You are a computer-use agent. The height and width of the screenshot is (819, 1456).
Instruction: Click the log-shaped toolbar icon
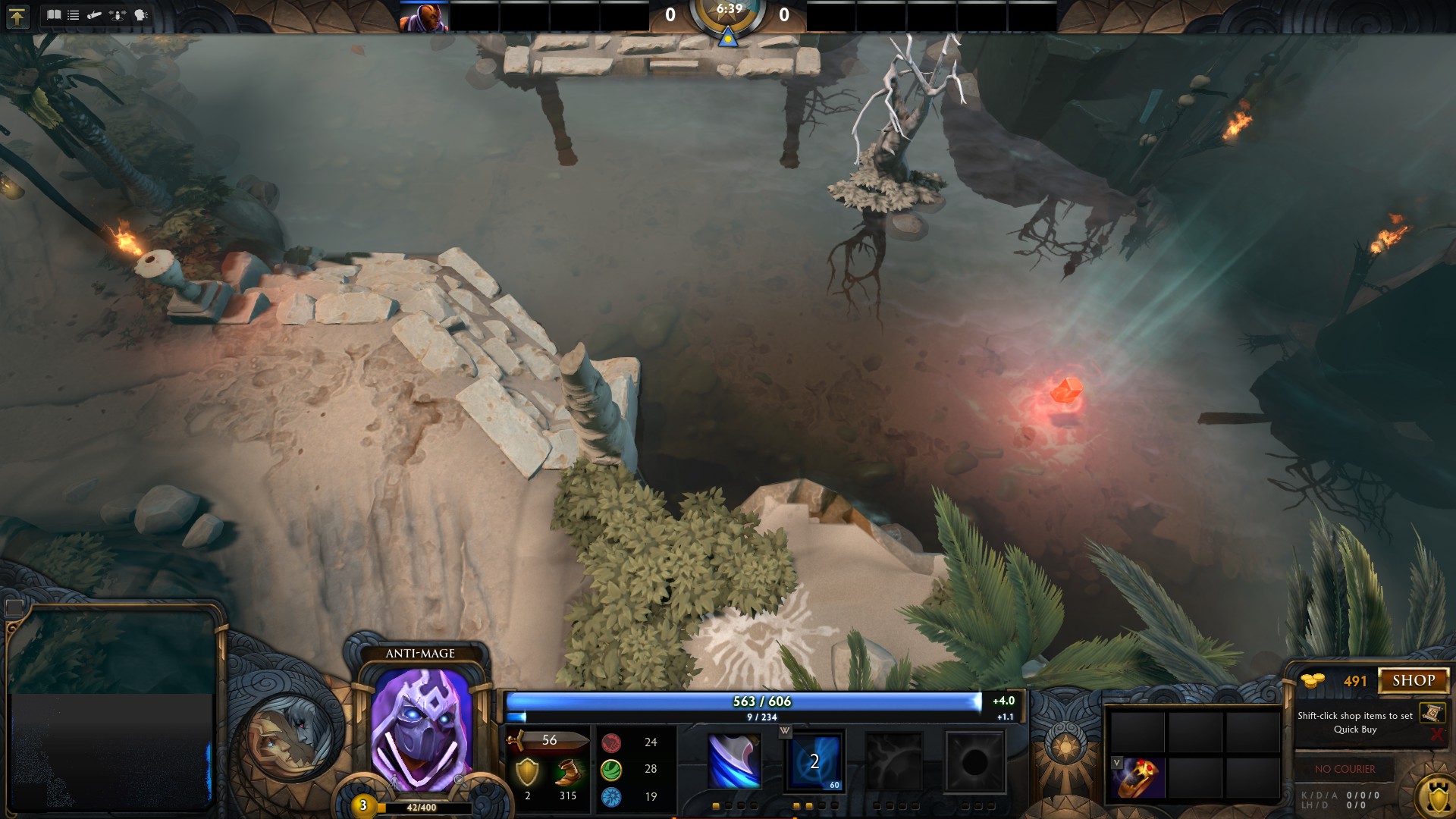click(x=94, y=15)
